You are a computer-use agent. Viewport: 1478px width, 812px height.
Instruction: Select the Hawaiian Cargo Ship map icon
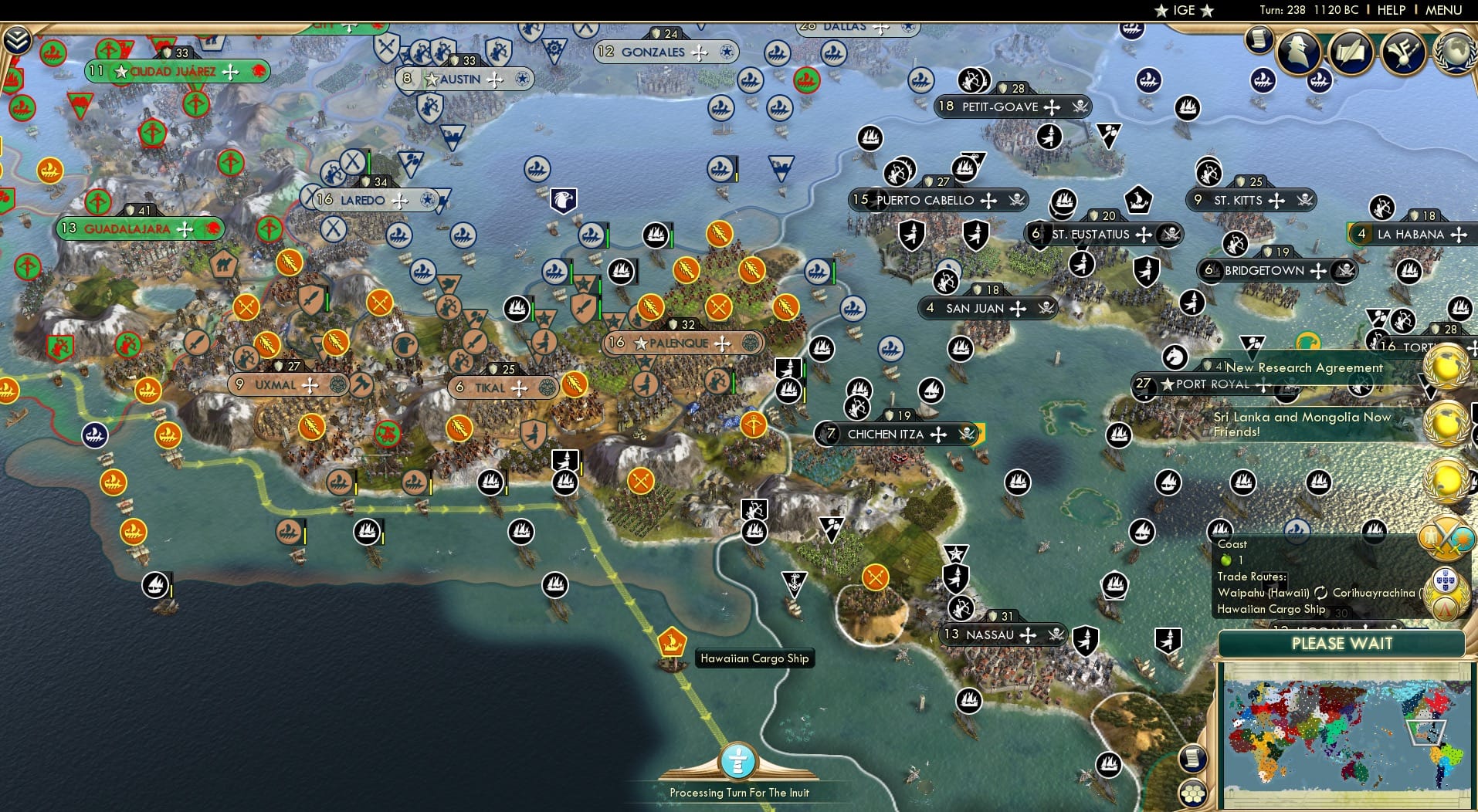pos(670,642)
